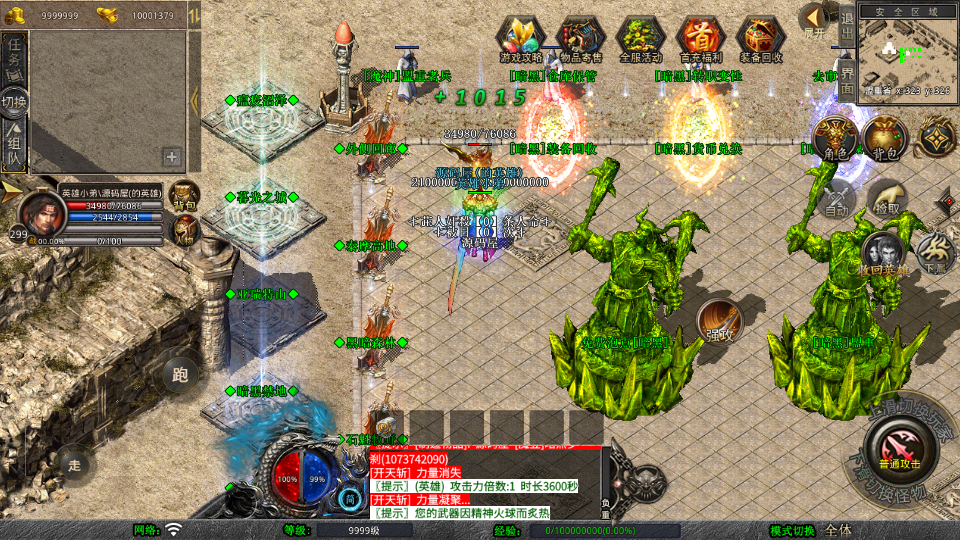Open the 物品寄售 consignment shop
The width and height of the screenshot is (960, 540).
click(x=581, y=39)
